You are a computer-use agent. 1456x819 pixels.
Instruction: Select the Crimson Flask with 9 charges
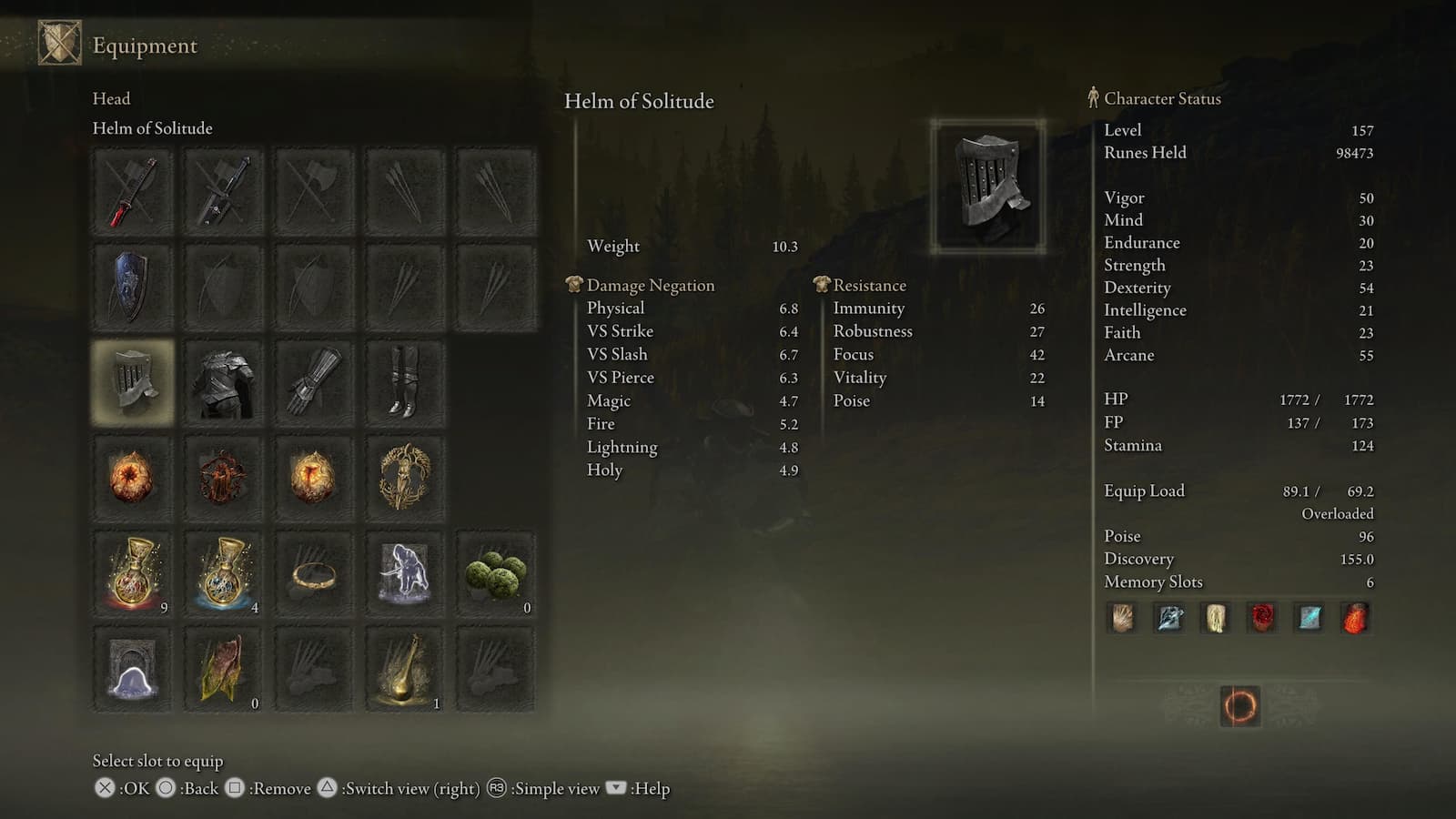[132, 573]
